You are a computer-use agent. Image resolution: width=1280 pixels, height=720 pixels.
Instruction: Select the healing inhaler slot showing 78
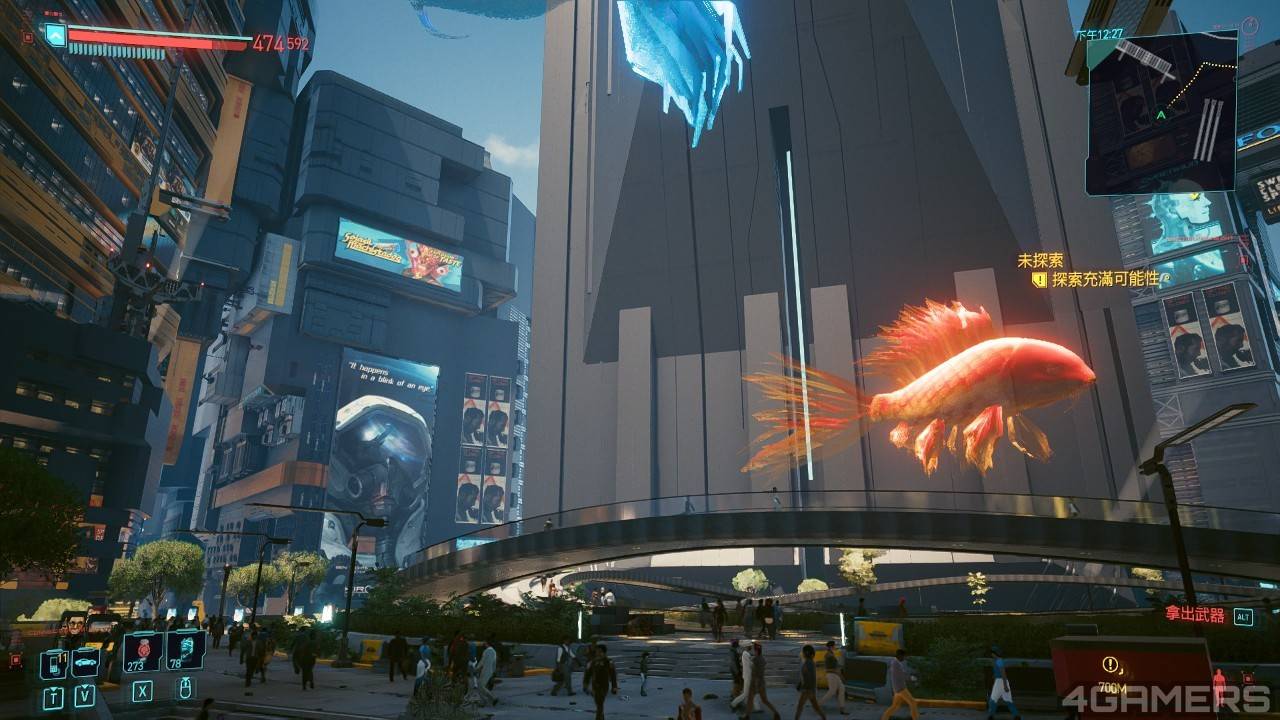[x=185, y=650]
